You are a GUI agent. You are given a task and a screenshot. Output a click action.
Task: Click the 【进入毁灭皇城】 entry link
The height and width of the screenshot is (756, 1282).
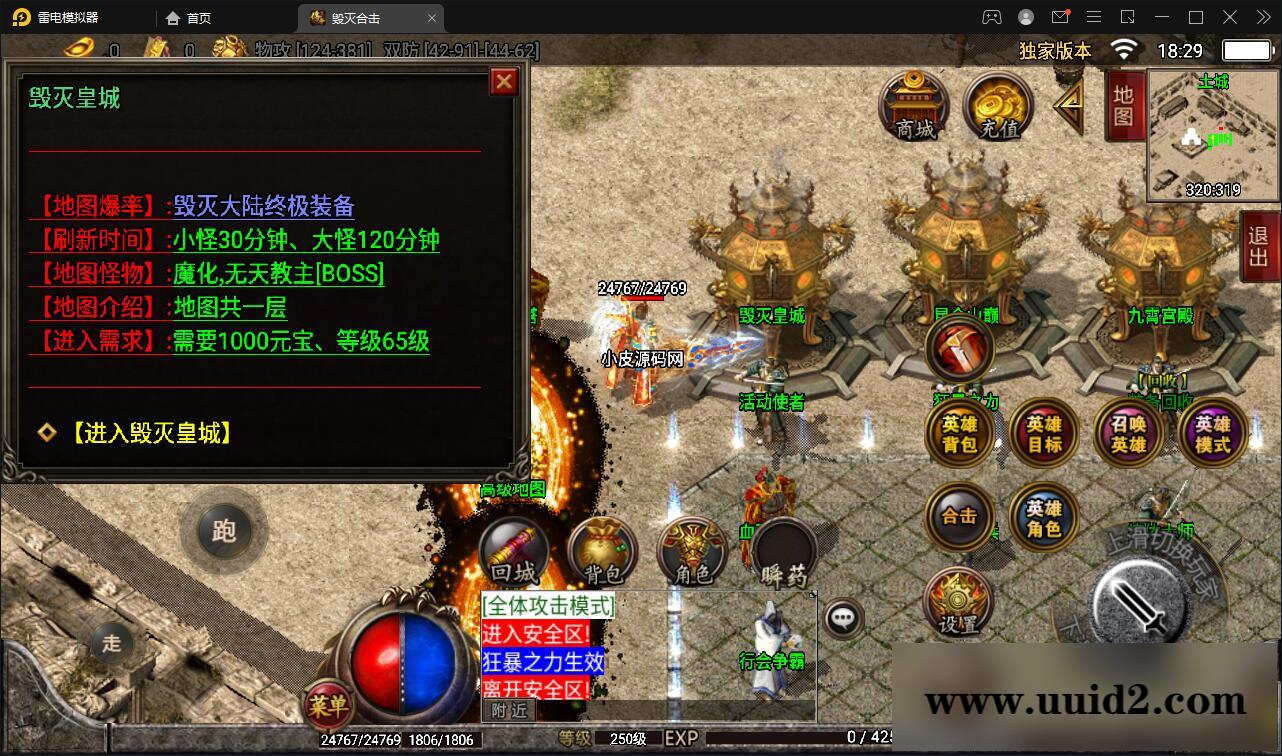[150, 433]
